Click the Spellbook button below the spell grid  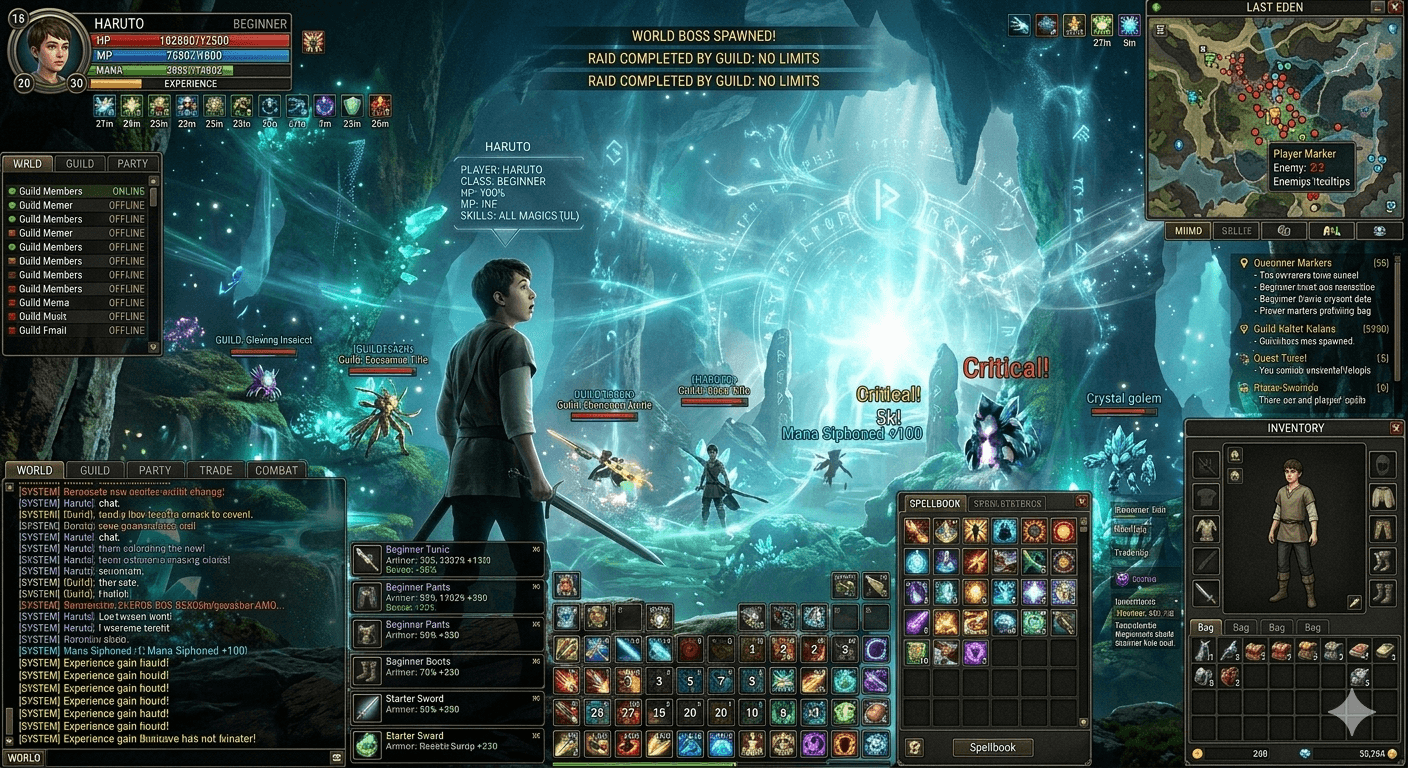992,747
